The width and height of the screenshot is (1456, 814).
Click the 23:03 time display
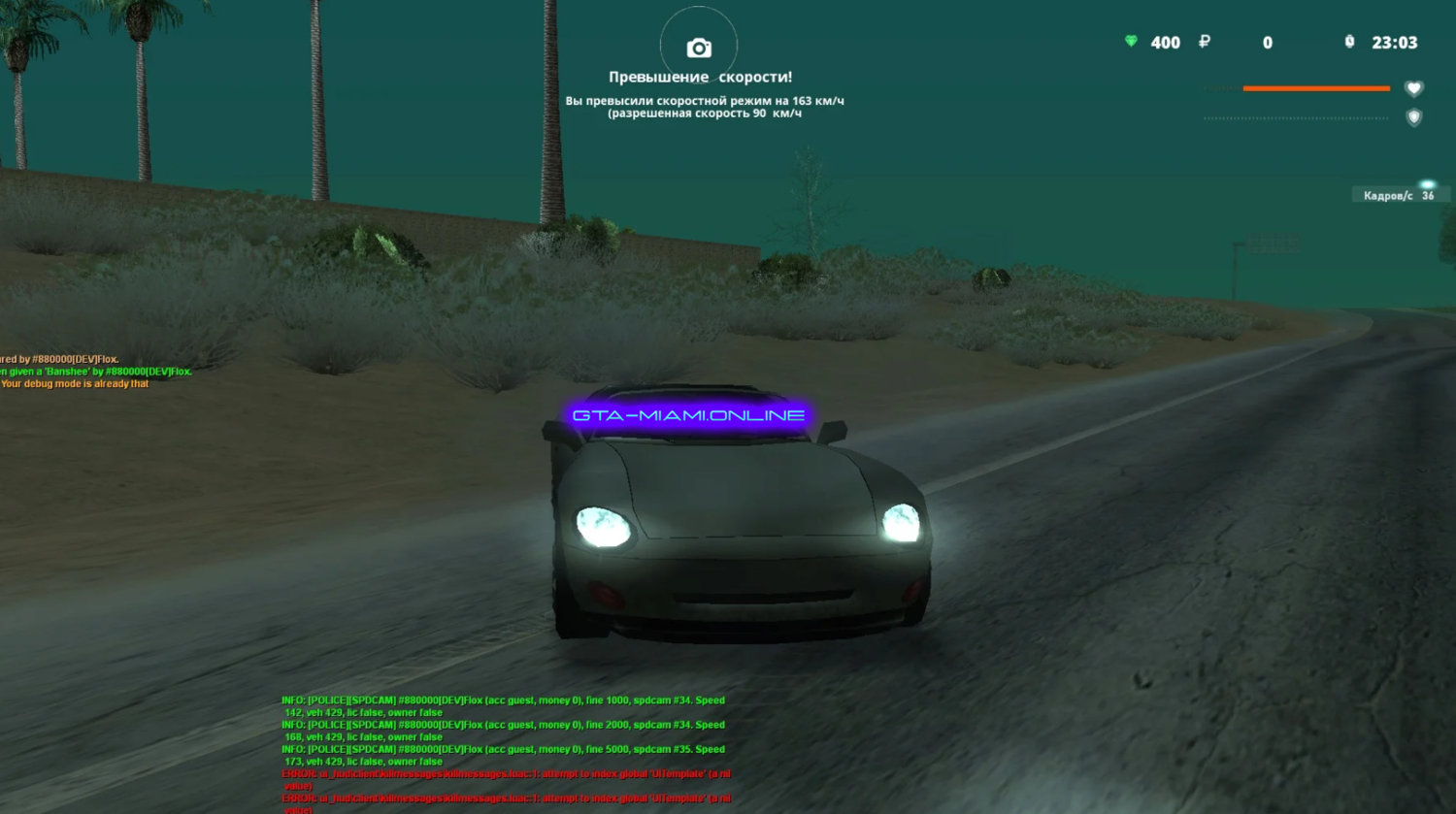[1395, 43]
